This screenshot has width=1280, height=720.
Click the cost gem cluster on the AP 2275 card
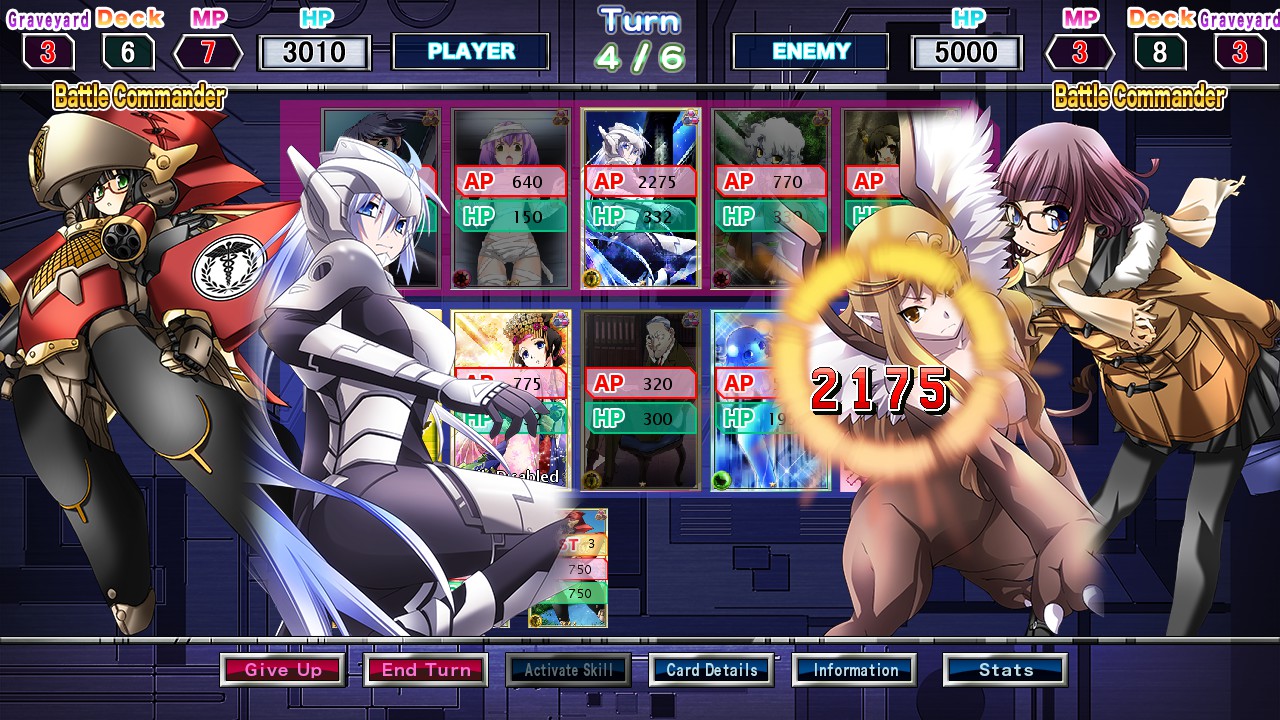pyautogui.click(x=690, y=118)
